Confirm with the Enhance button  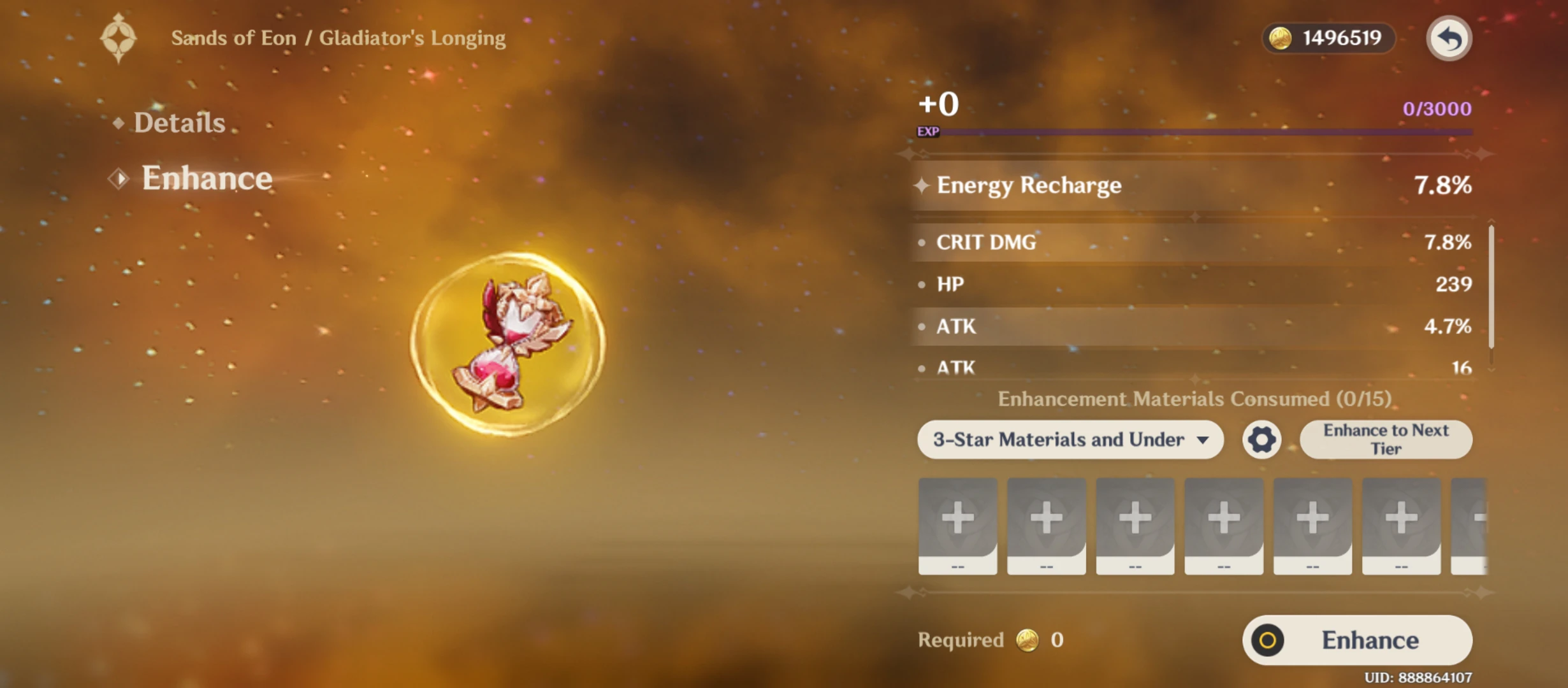tap(1357, 640)
